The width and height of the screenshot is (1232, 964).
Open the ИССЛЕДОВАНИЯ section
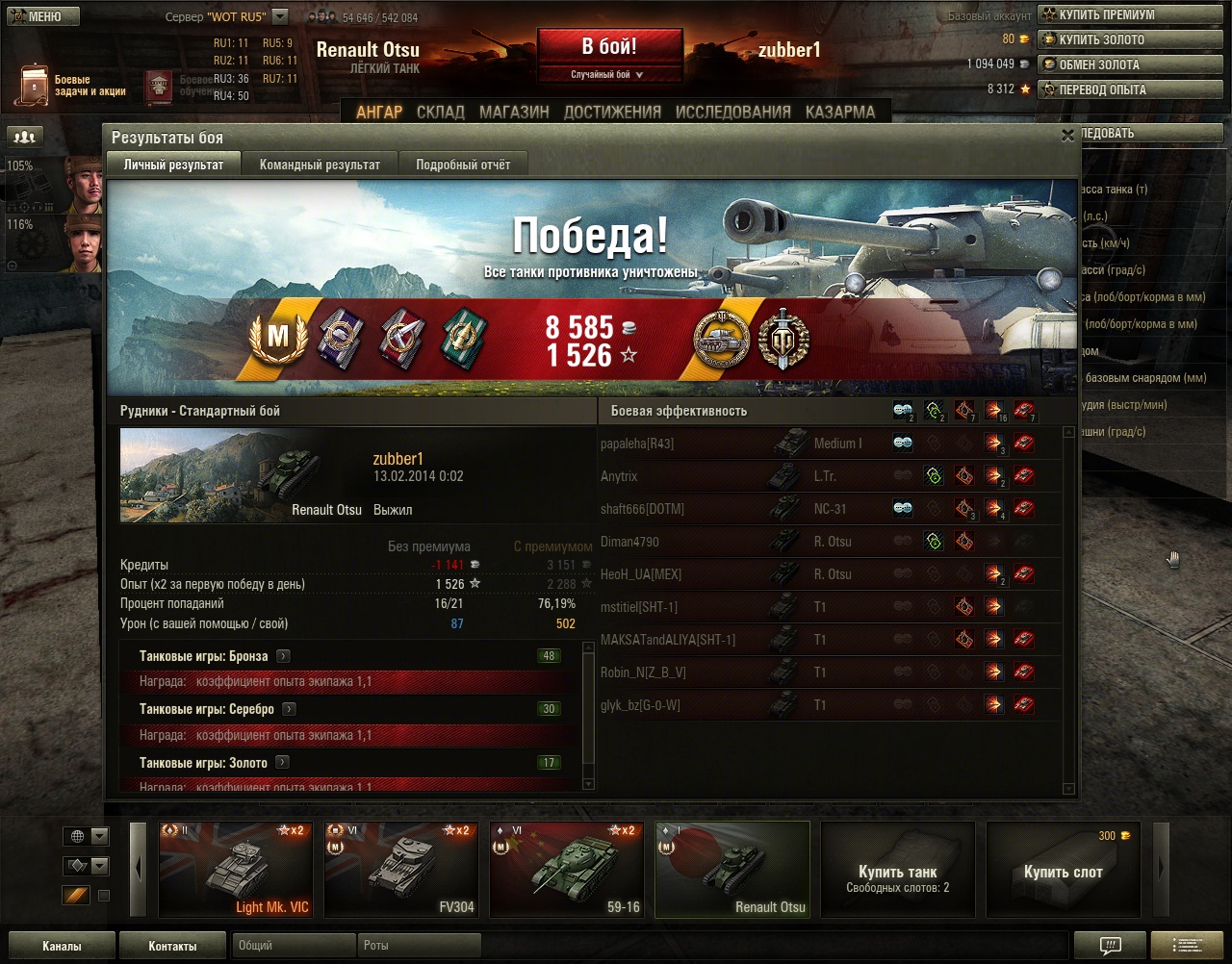733,112
